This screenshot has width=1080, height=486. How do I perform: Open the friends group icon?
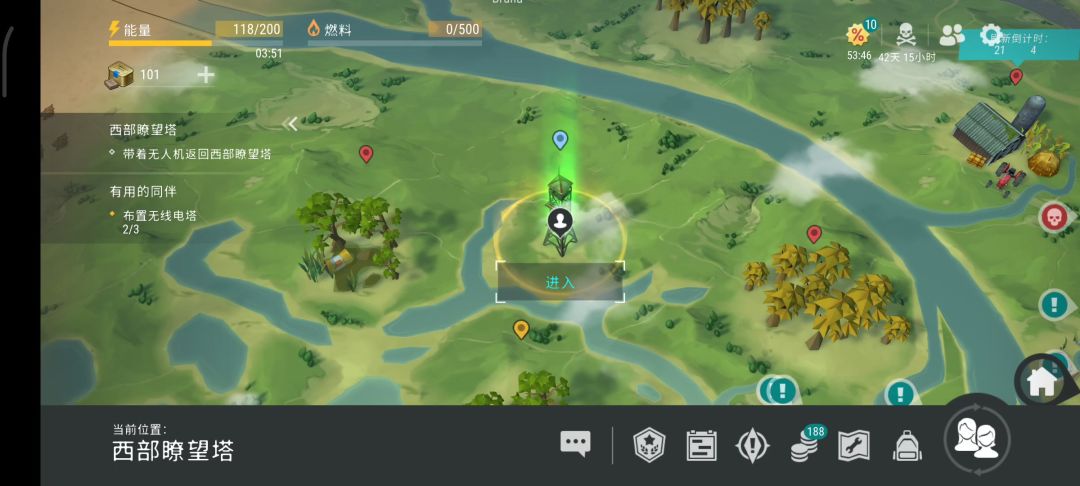952,35
